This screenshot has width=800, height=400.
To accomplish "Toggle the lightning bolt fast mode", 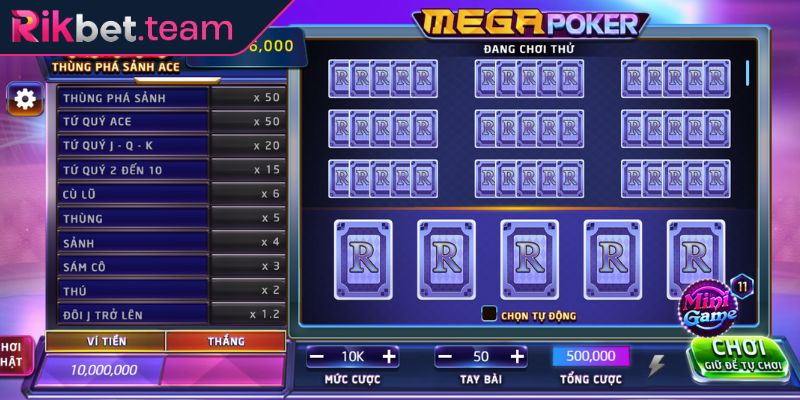I will tap(656, 366).
